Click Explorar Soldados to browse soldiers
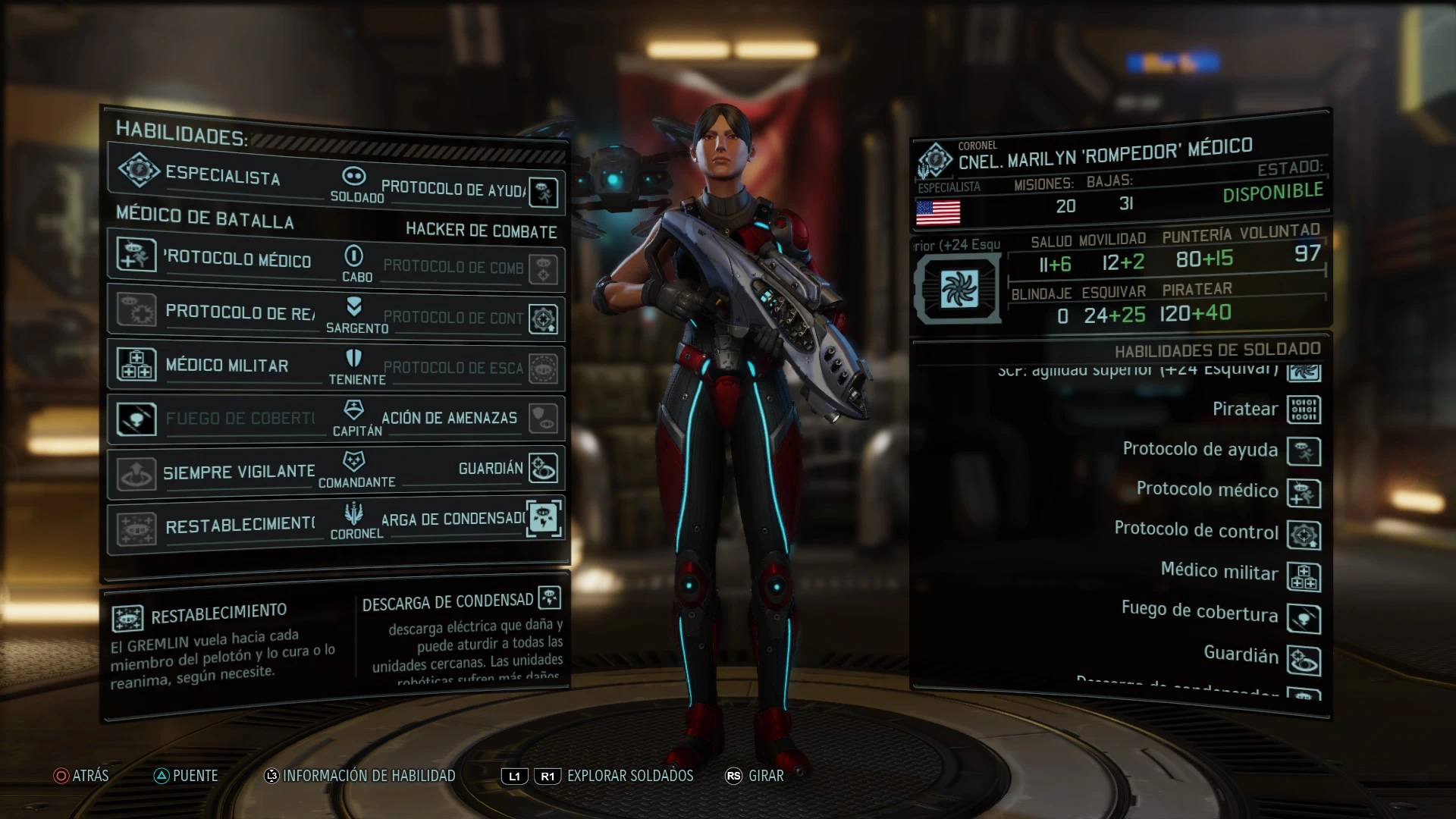 tap(629, 776)
